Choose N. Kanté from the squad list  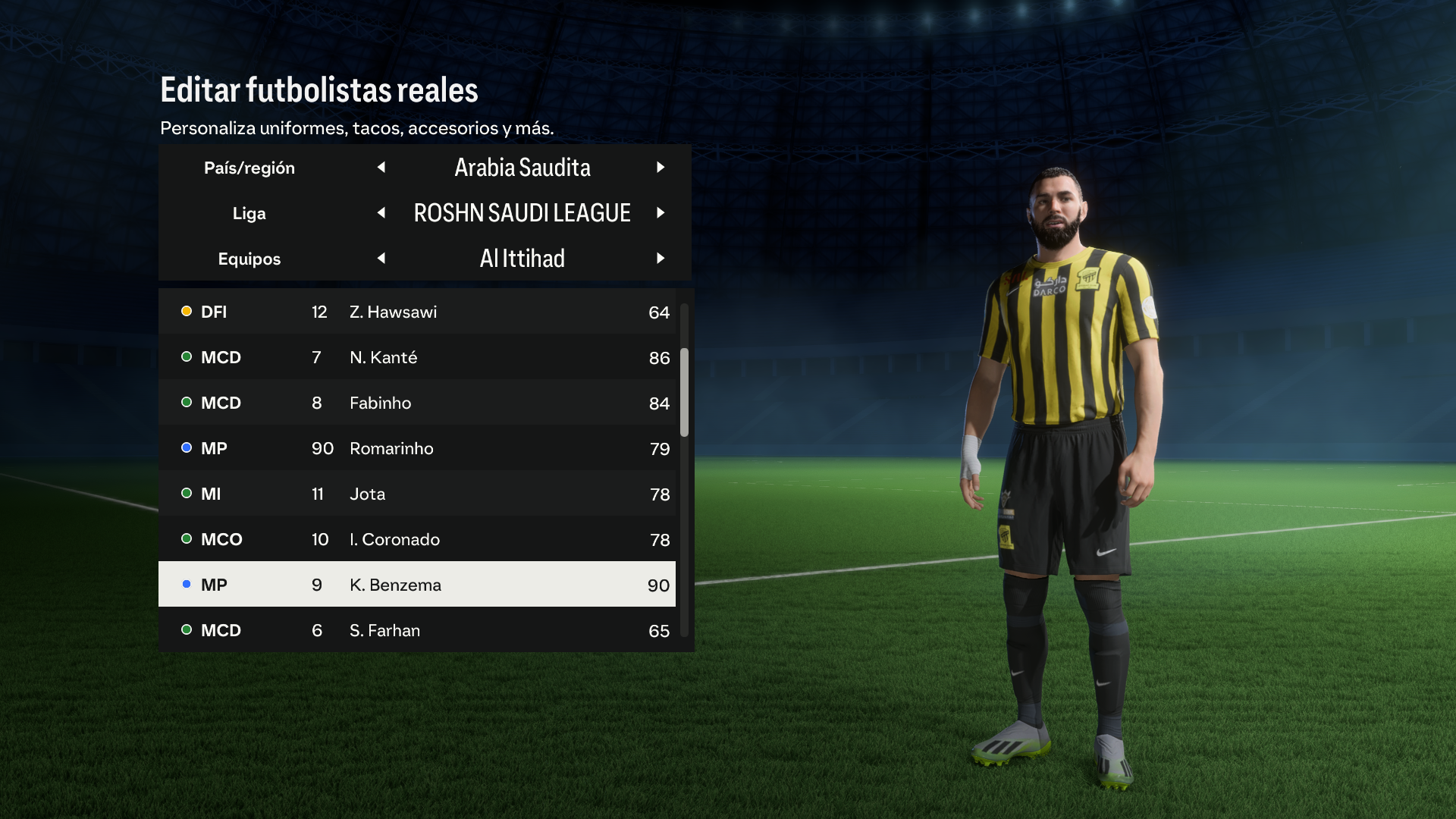pyautogui.click(x=417, y=357)
